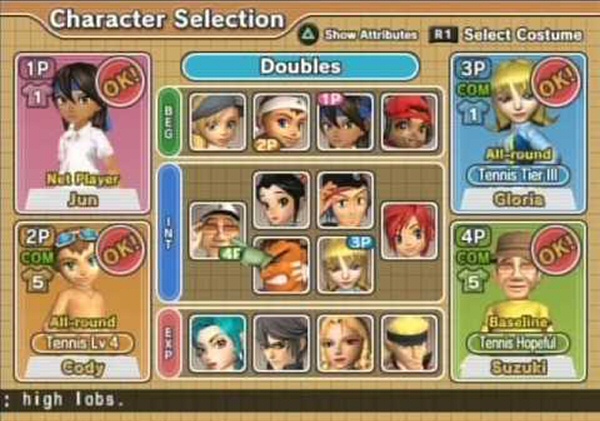Choose the old man in white cap
The height and width of the screenshot is (421, 600).
click(x=218, y=231)
